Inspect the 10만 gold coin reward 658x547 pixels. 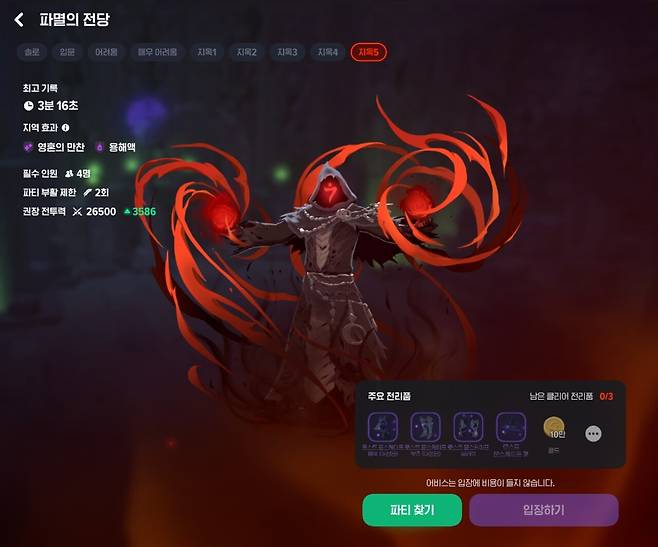[554, 428]
